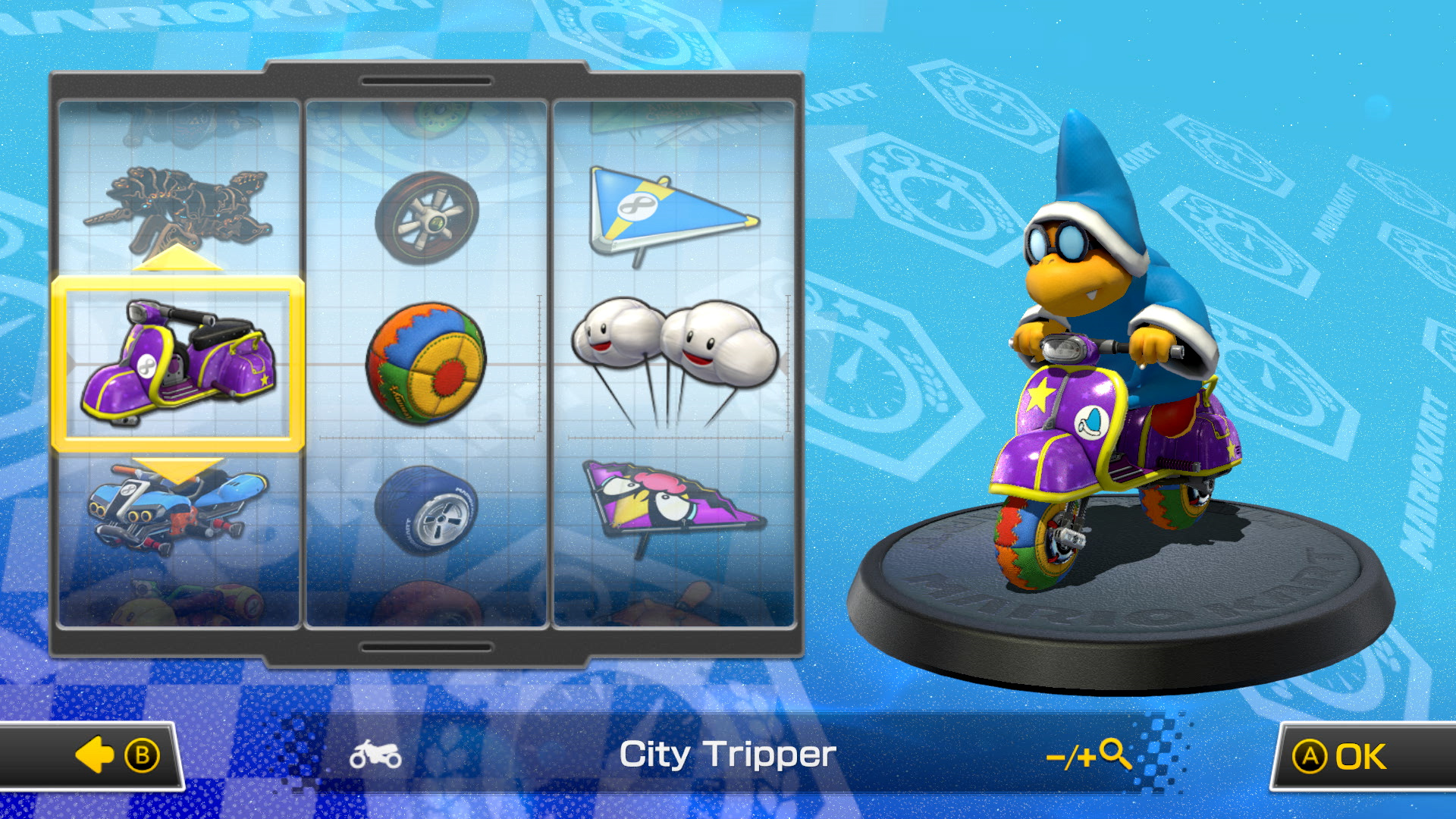This screenshot has width=1456, height=819.
Task: Click the City Tripper name label
Action: point(728,755)
